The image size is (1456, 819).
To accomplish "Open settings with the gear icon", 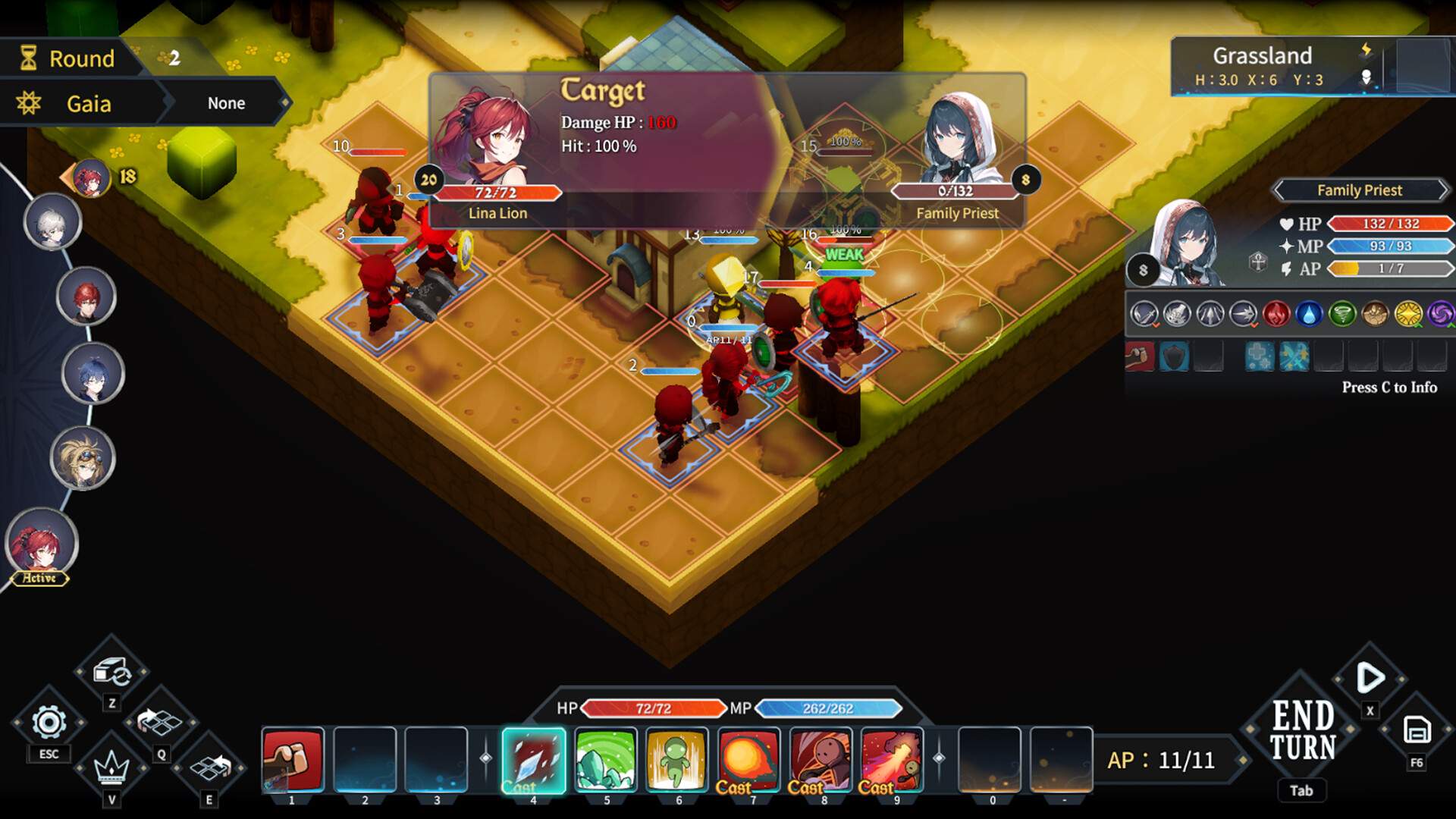I will 49,723.
